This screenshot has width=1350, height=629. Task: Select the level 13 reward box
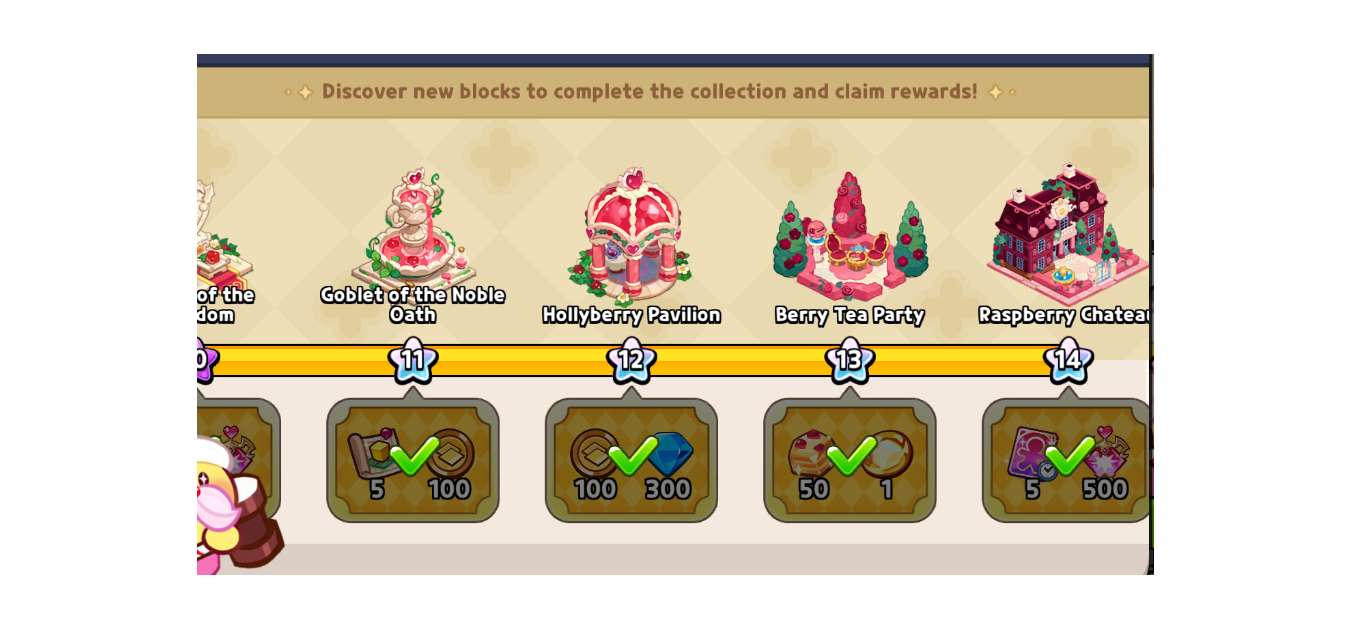849,460
